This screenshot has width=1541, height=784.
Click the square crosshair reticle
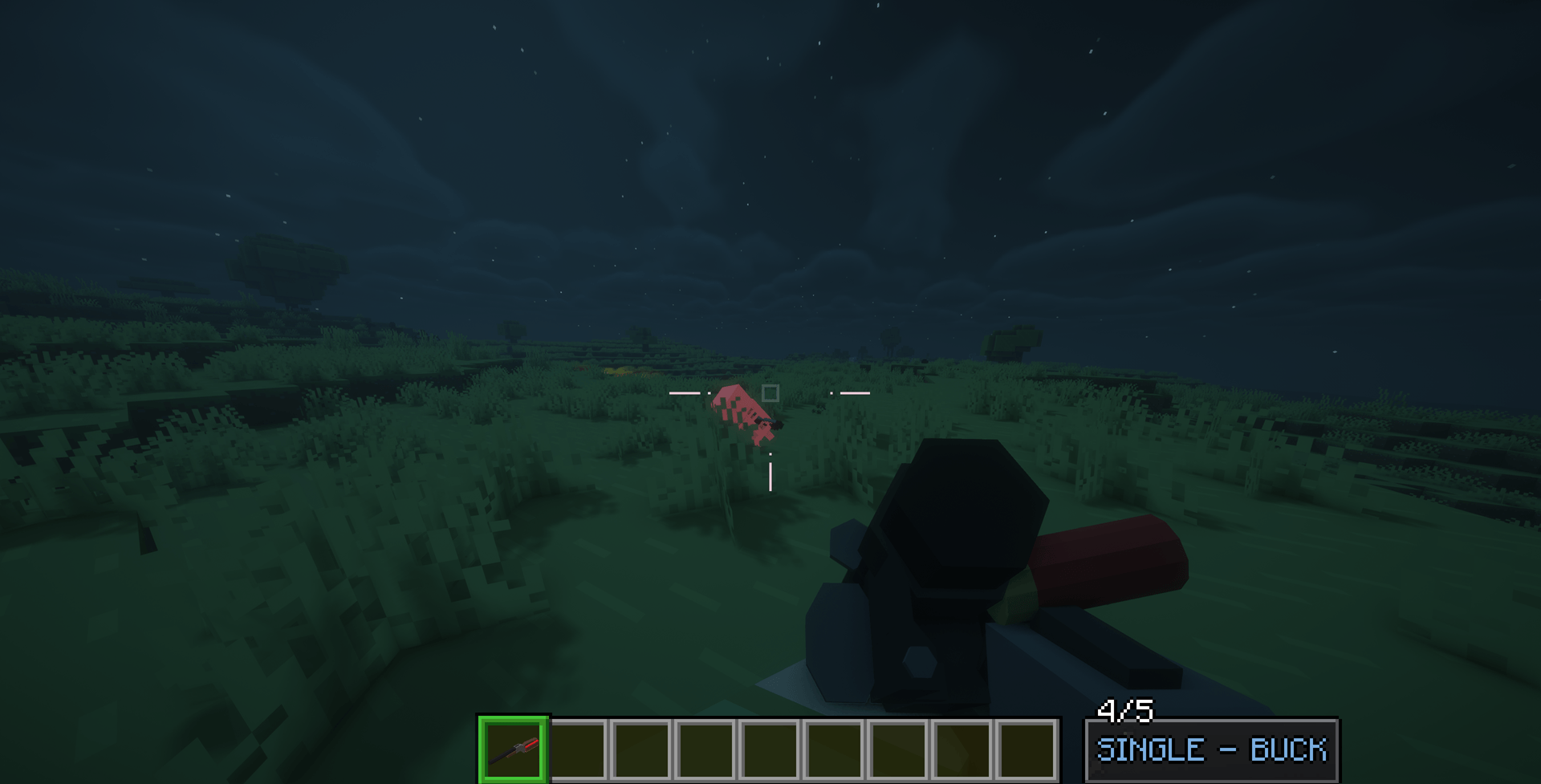point(770,392)
